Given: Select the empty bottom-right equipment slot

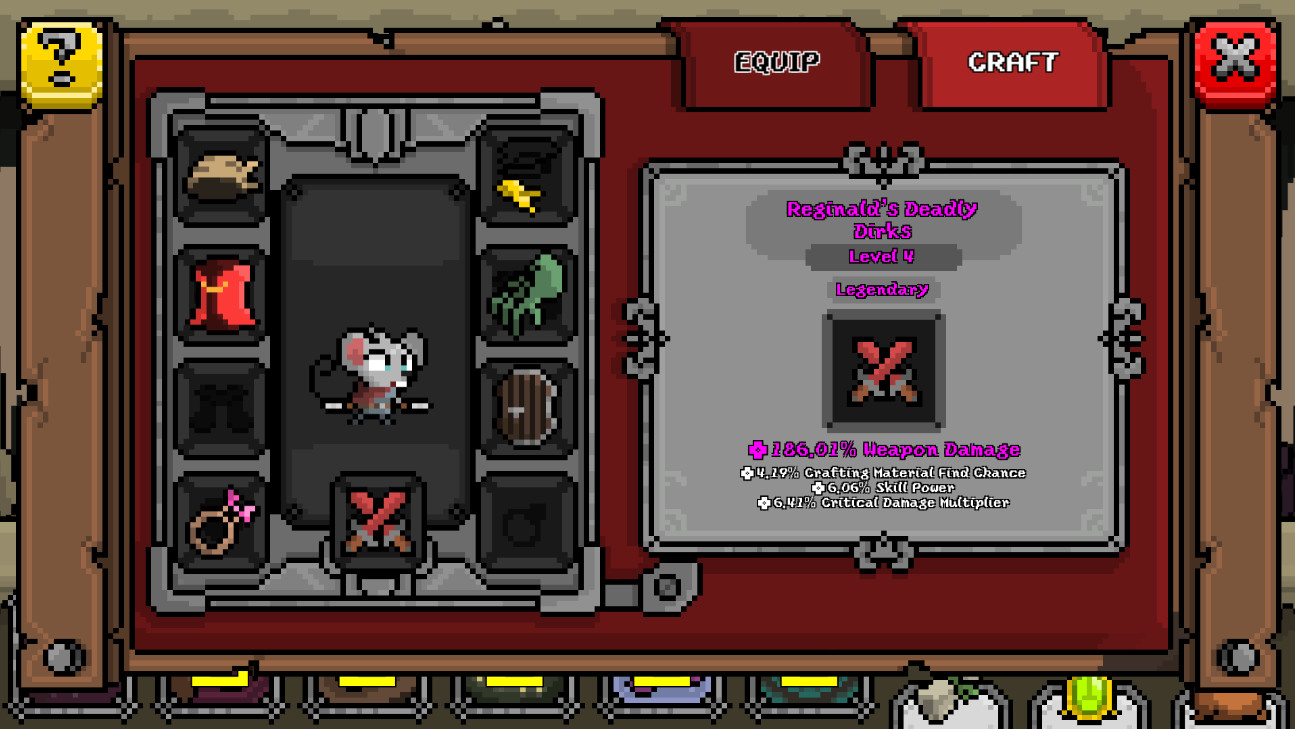Looking at the screenshot, I should coord(527,515).
